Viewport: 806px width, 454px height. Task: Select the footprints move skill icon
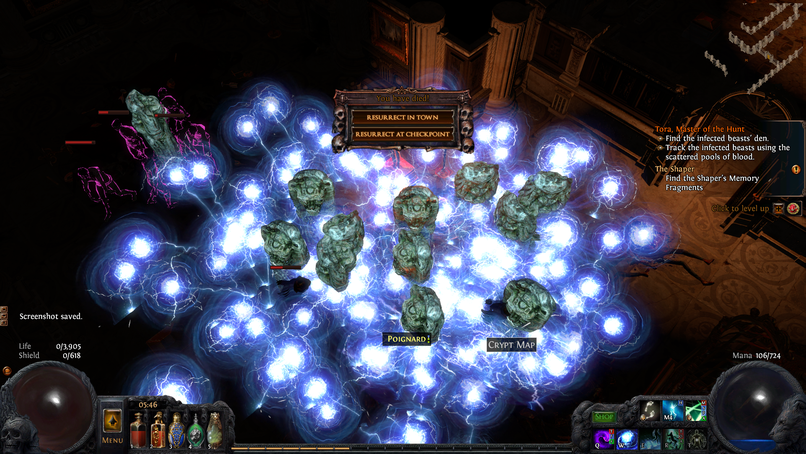(650, 412)
